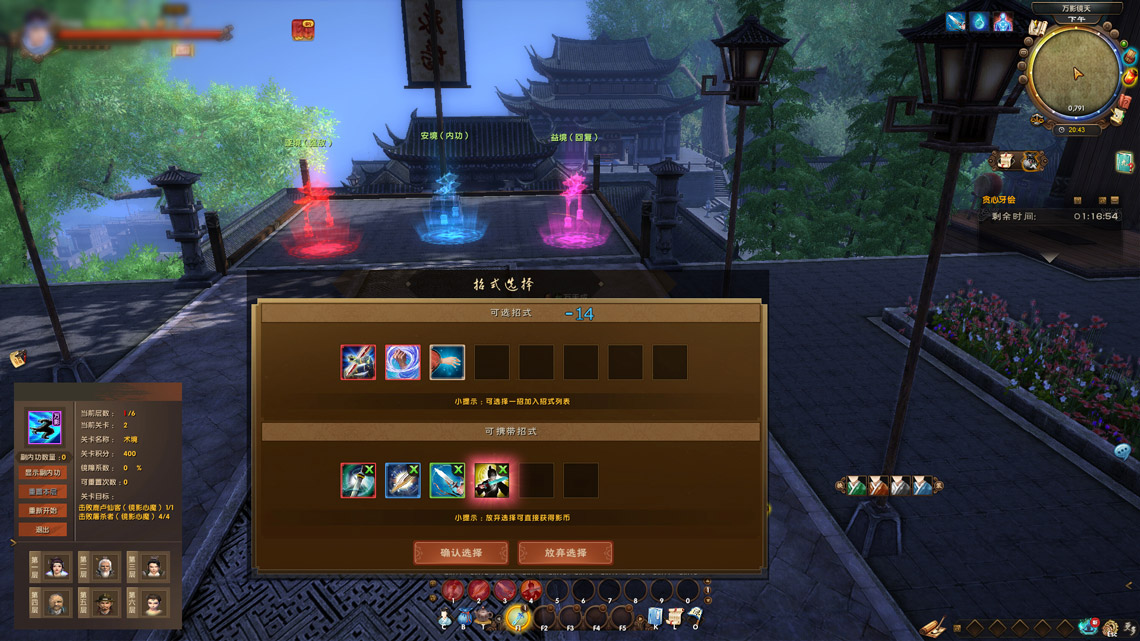The image size is (1140, 641).
Task: Pick the swirling fist skill icon
Action: coord(403,362)
